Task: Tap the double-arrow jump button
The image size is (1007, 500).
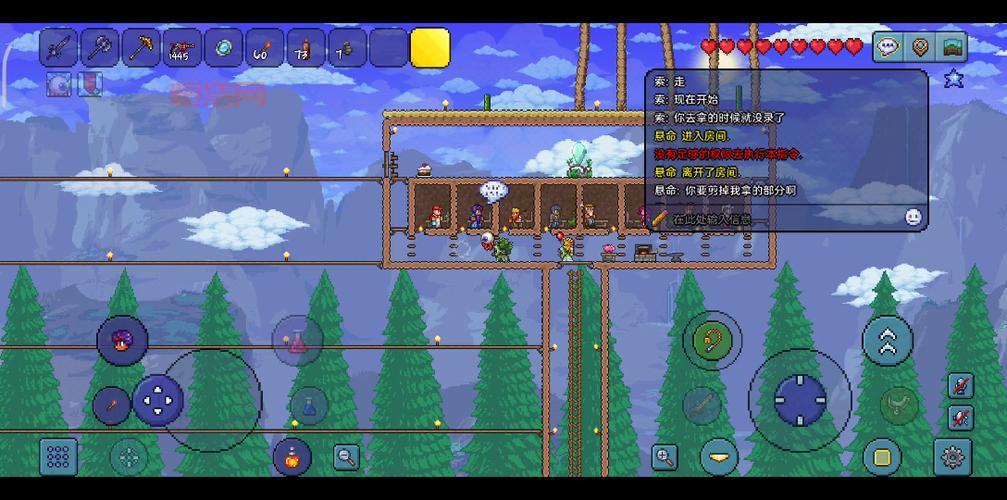Action: [x=887, y=342]
